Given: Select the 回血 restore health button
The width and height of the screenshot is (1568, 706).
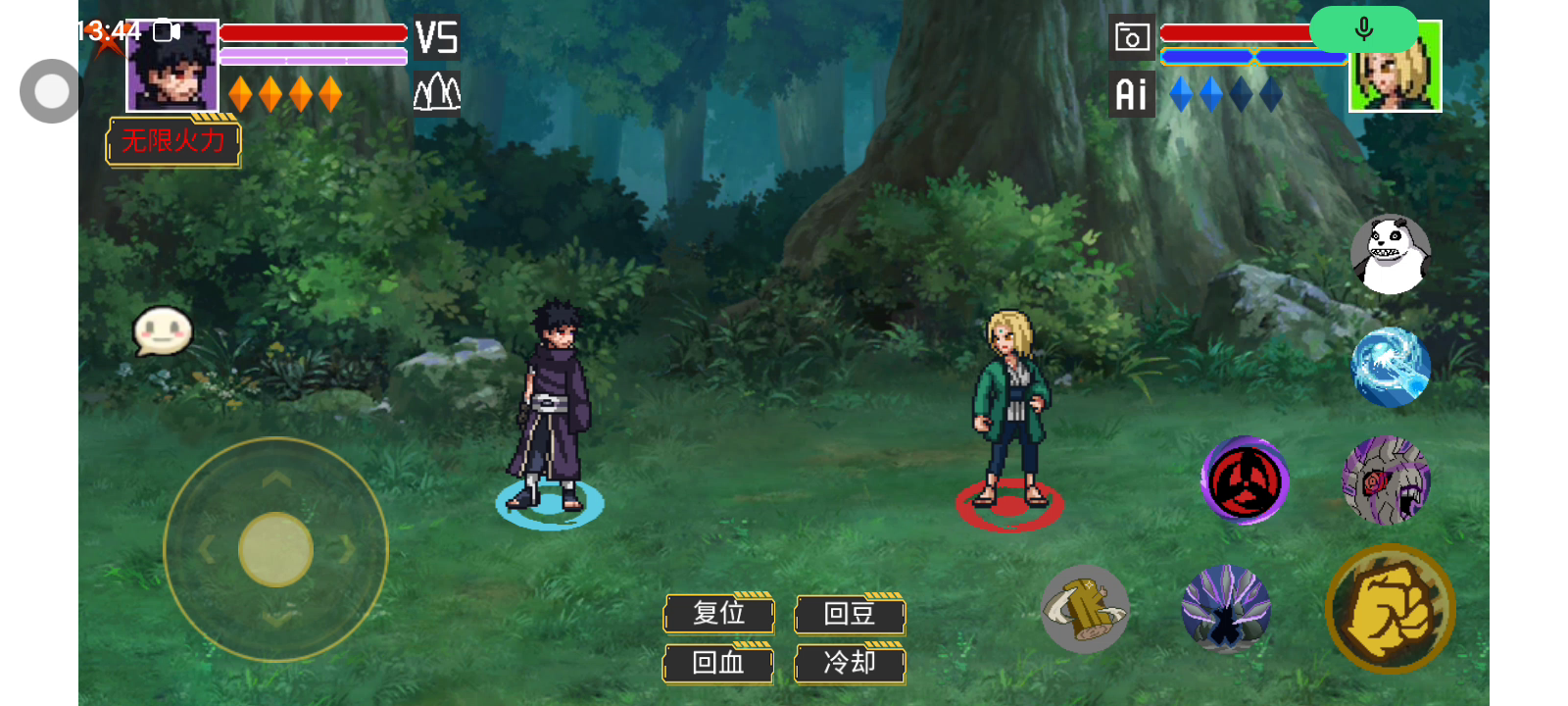Looking at the screenshot, I should (718, 663).
